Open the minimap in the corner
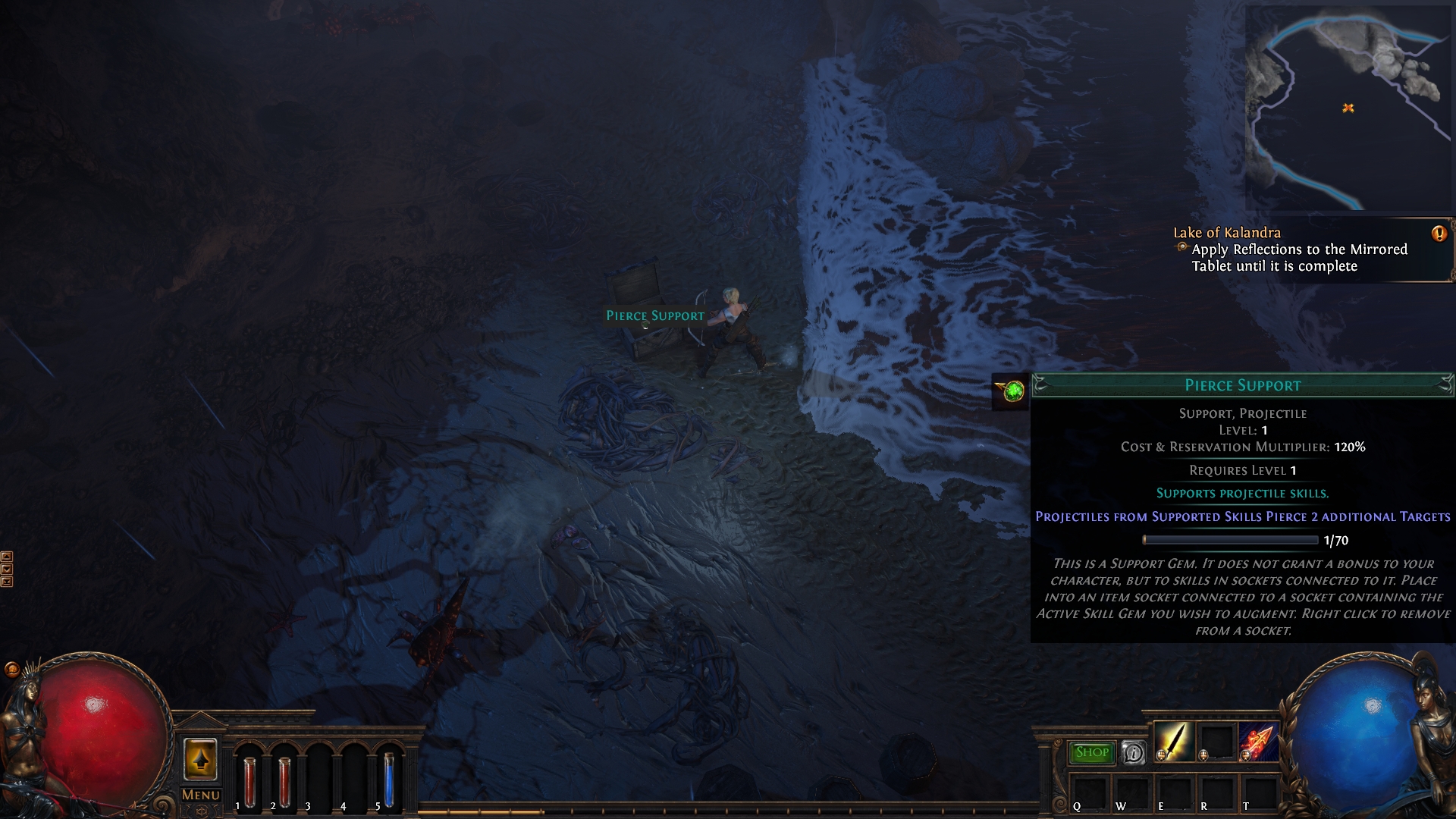1456x819 pixels. tap(1348, 108)
